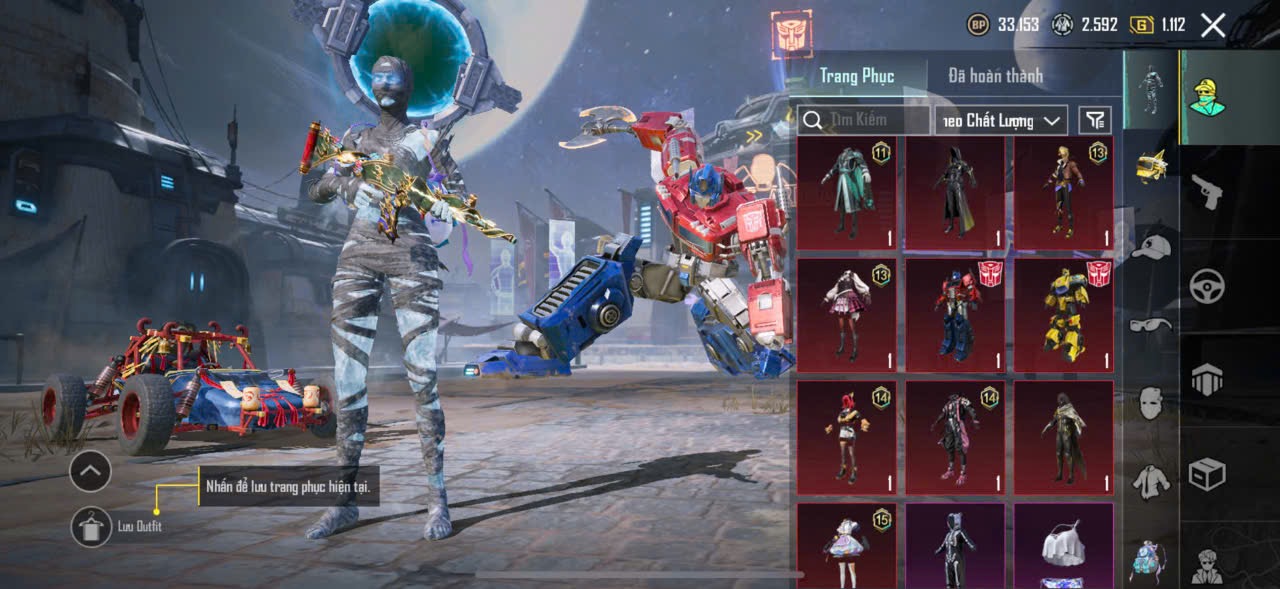Expand the up-arrow circle button
The image size is (1280, 589).
coord(90,470)
